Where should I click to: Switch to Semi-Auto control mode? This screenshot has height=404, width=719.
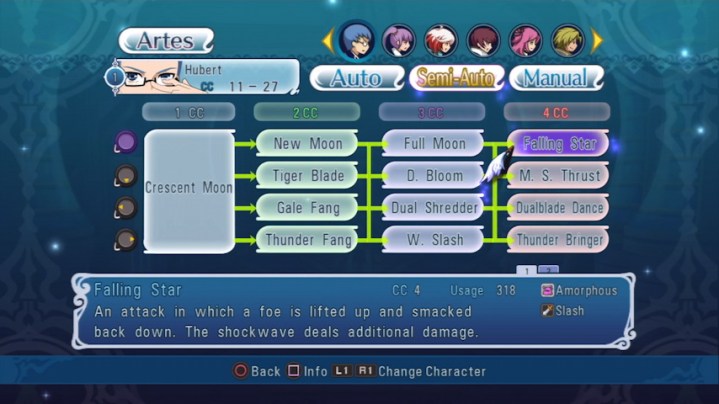tap(455, 78)
